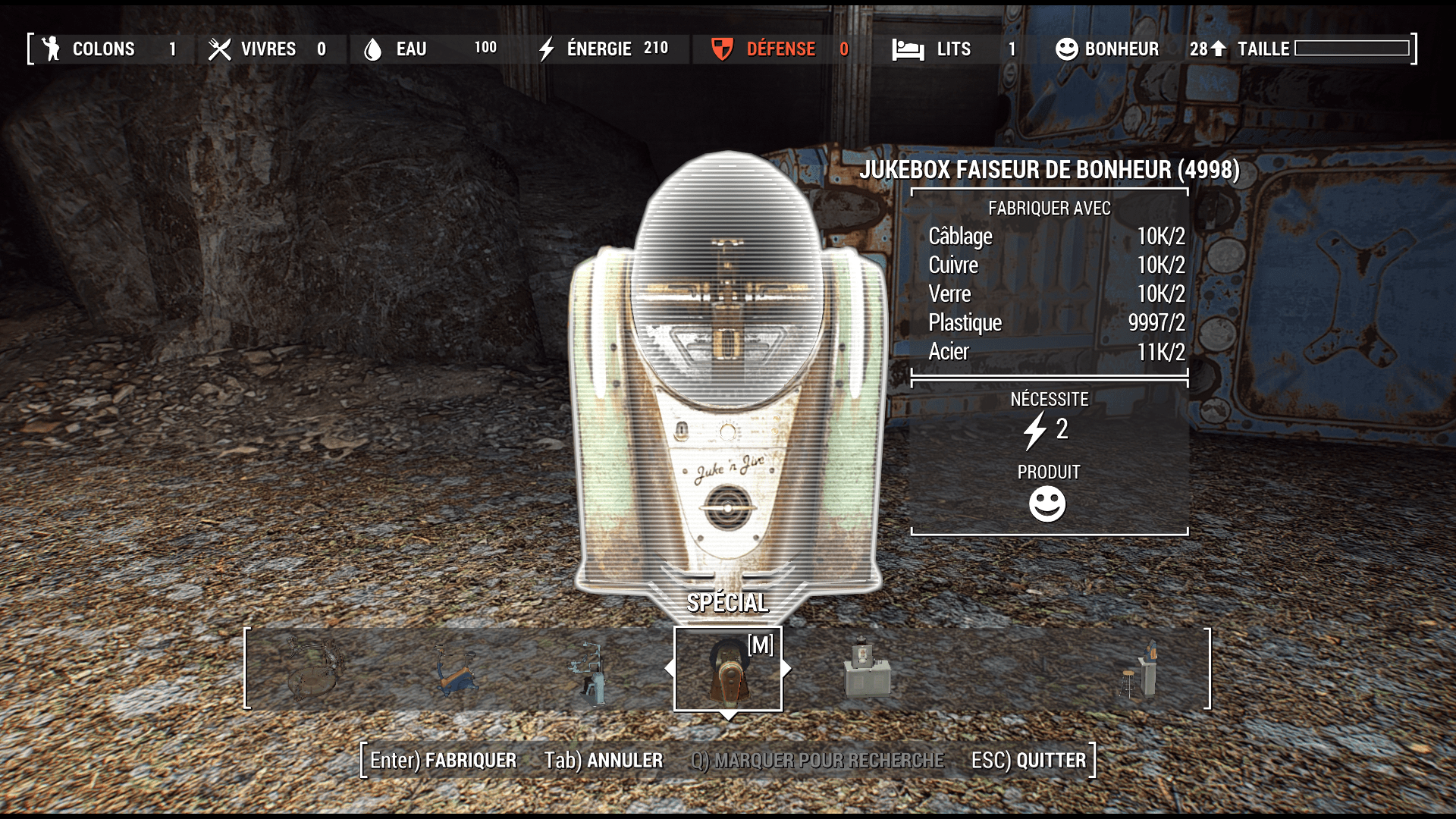Click MARQUER POUR RECHERCHE option

pyautogui.click(x=817, y=760)
